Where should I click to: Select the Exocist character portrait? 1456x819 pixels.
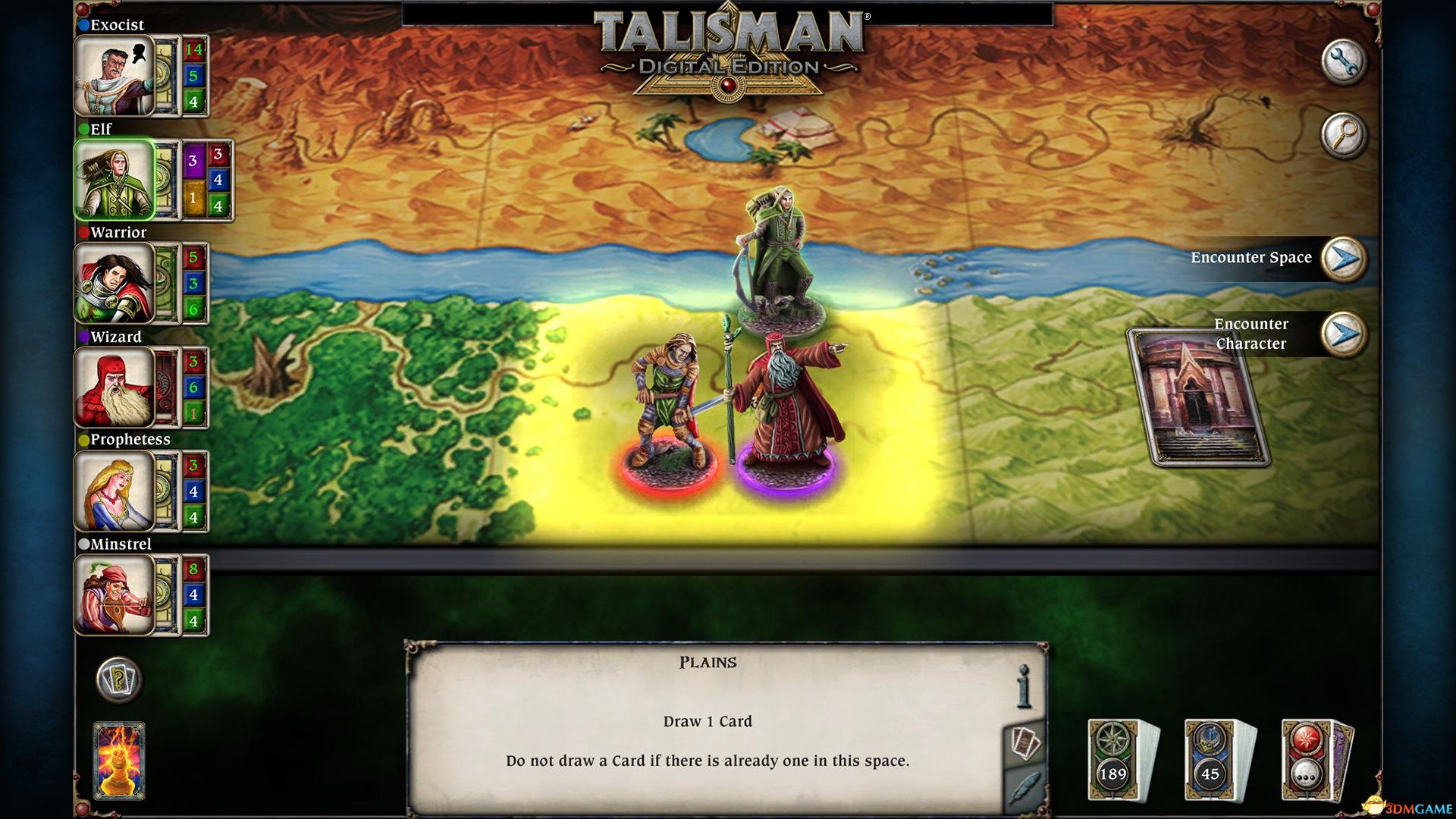115,74
